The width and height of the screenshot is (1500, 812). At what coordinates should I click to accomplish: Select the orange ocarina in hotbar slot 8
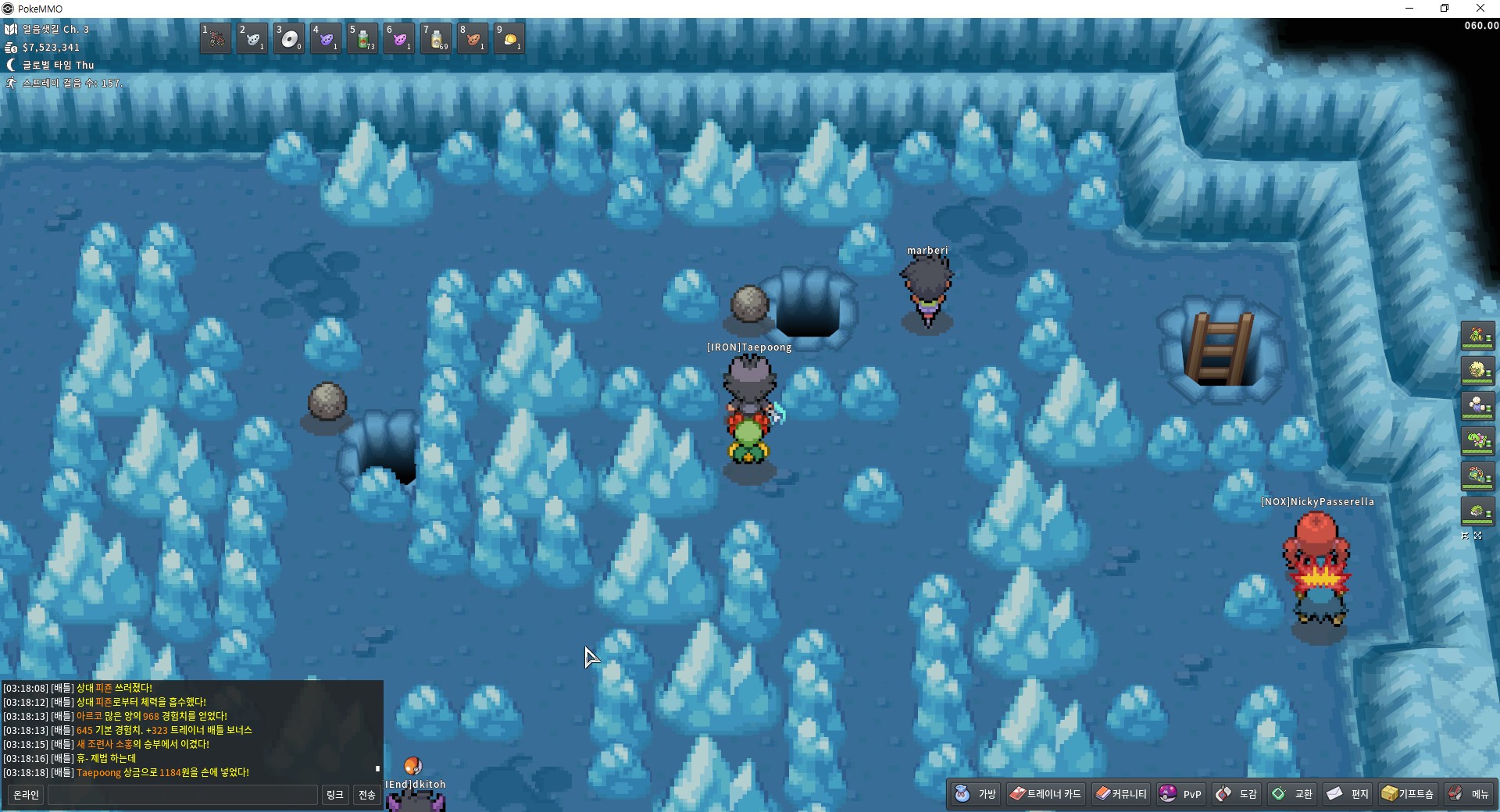pyautogui.click(x=473, y=38)
